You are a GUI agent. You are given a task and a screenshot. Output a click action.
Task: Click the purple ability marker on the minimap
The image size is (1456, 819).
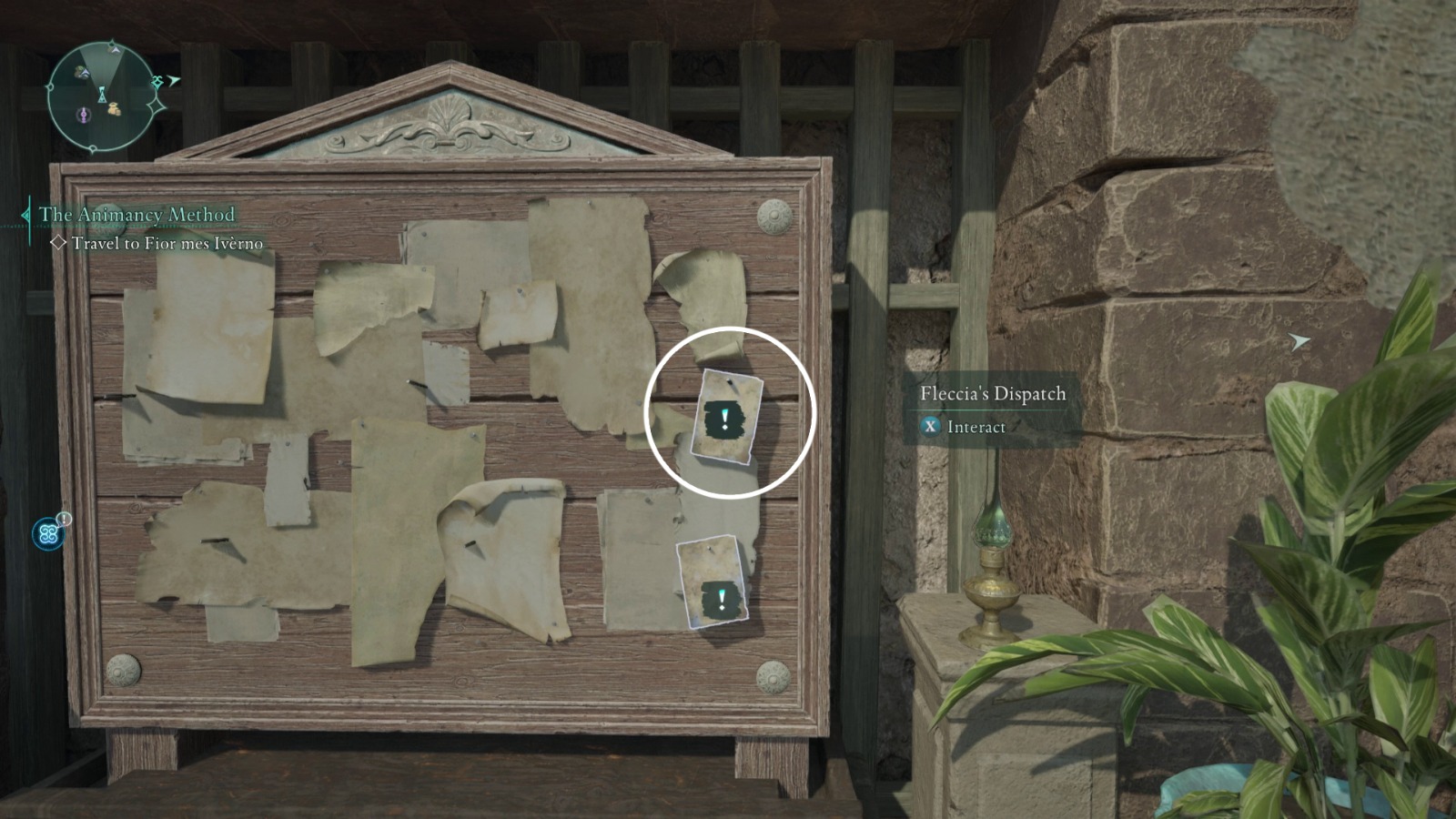pyautogui.click(x=84, y=116)
